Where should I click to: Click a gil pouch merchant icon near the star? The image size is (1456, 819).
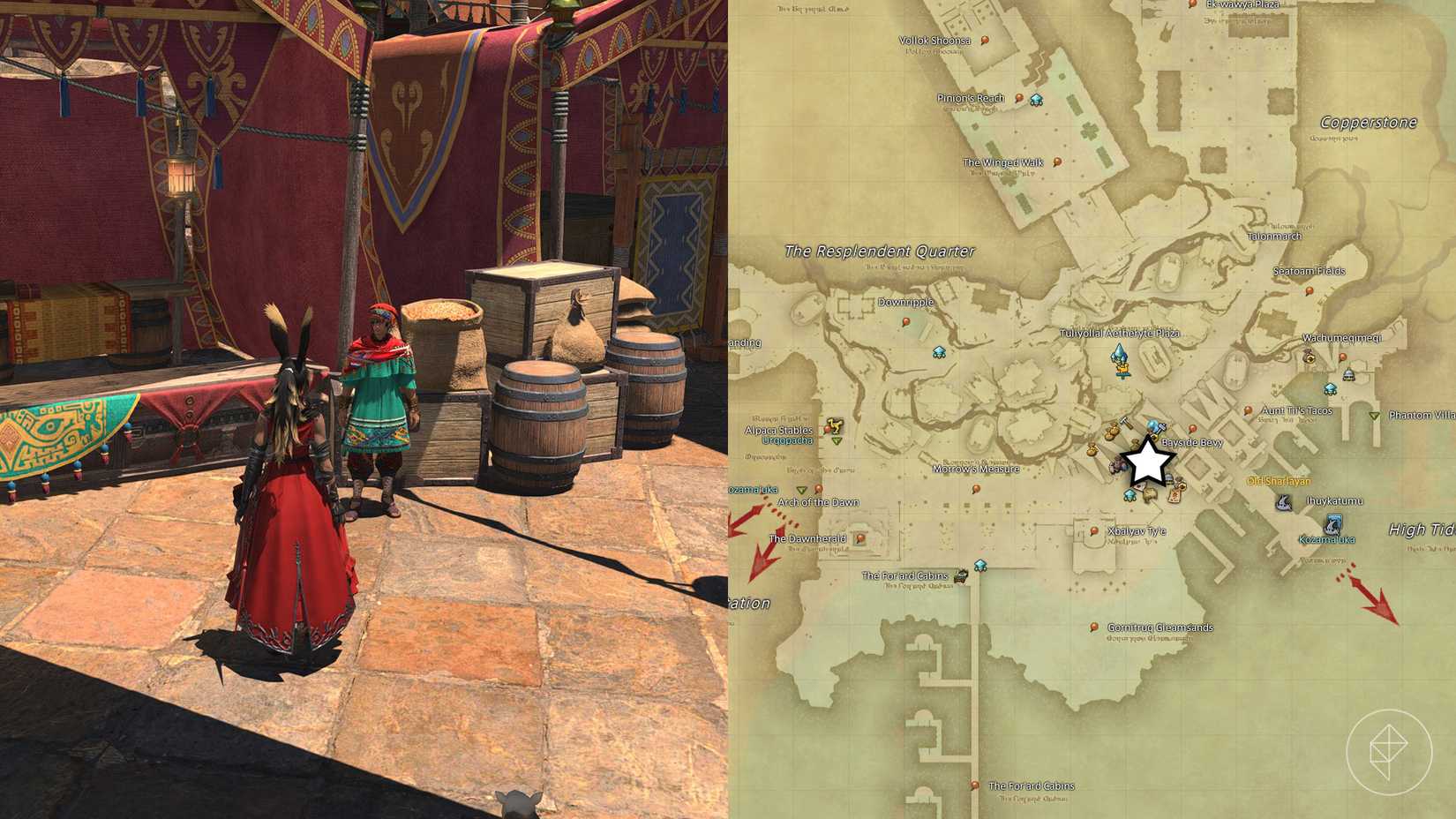click(1112, 432)
